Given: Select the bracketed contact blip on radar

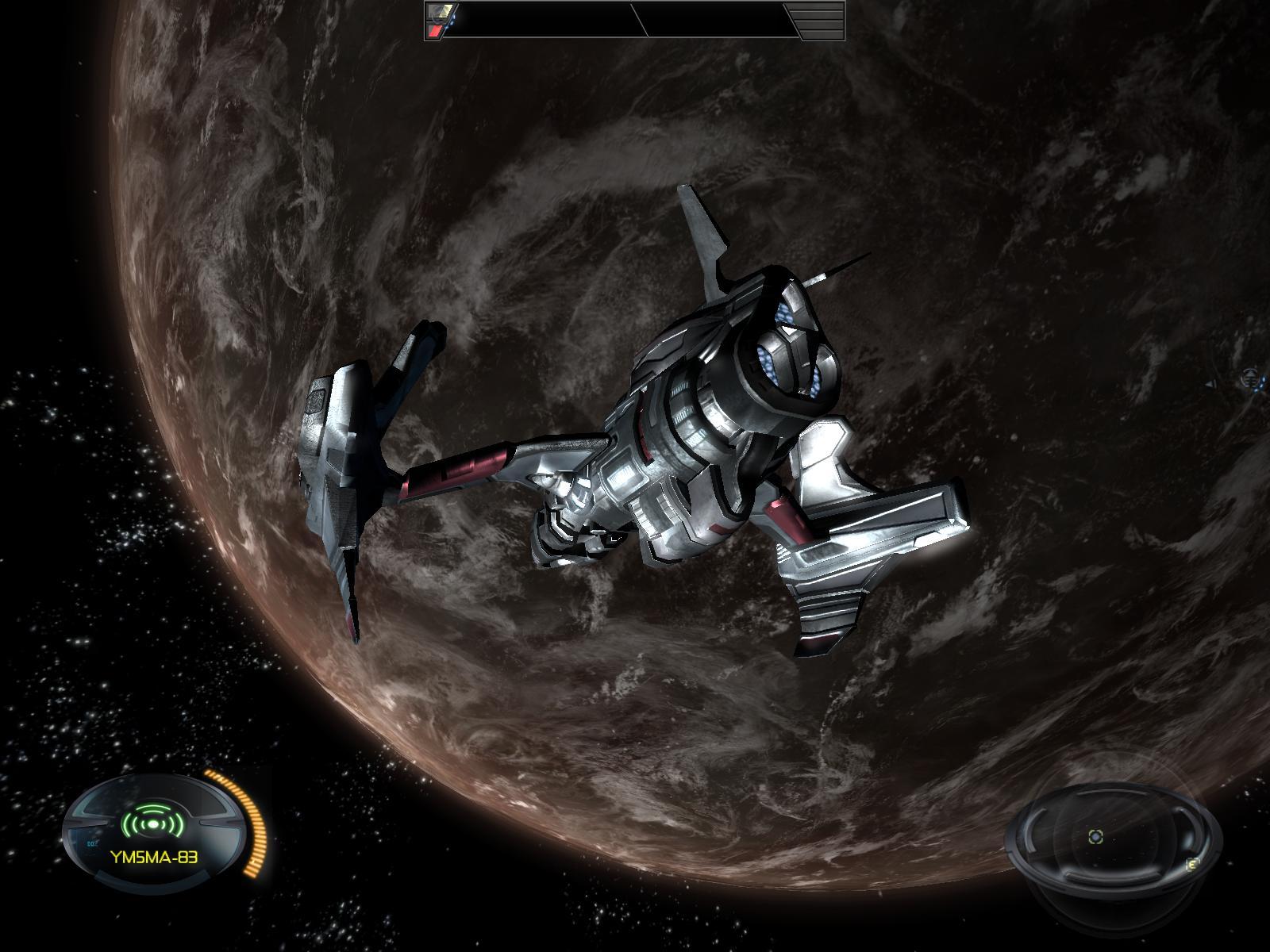Looking at the screenshot, I should (x=1096, y=835).
